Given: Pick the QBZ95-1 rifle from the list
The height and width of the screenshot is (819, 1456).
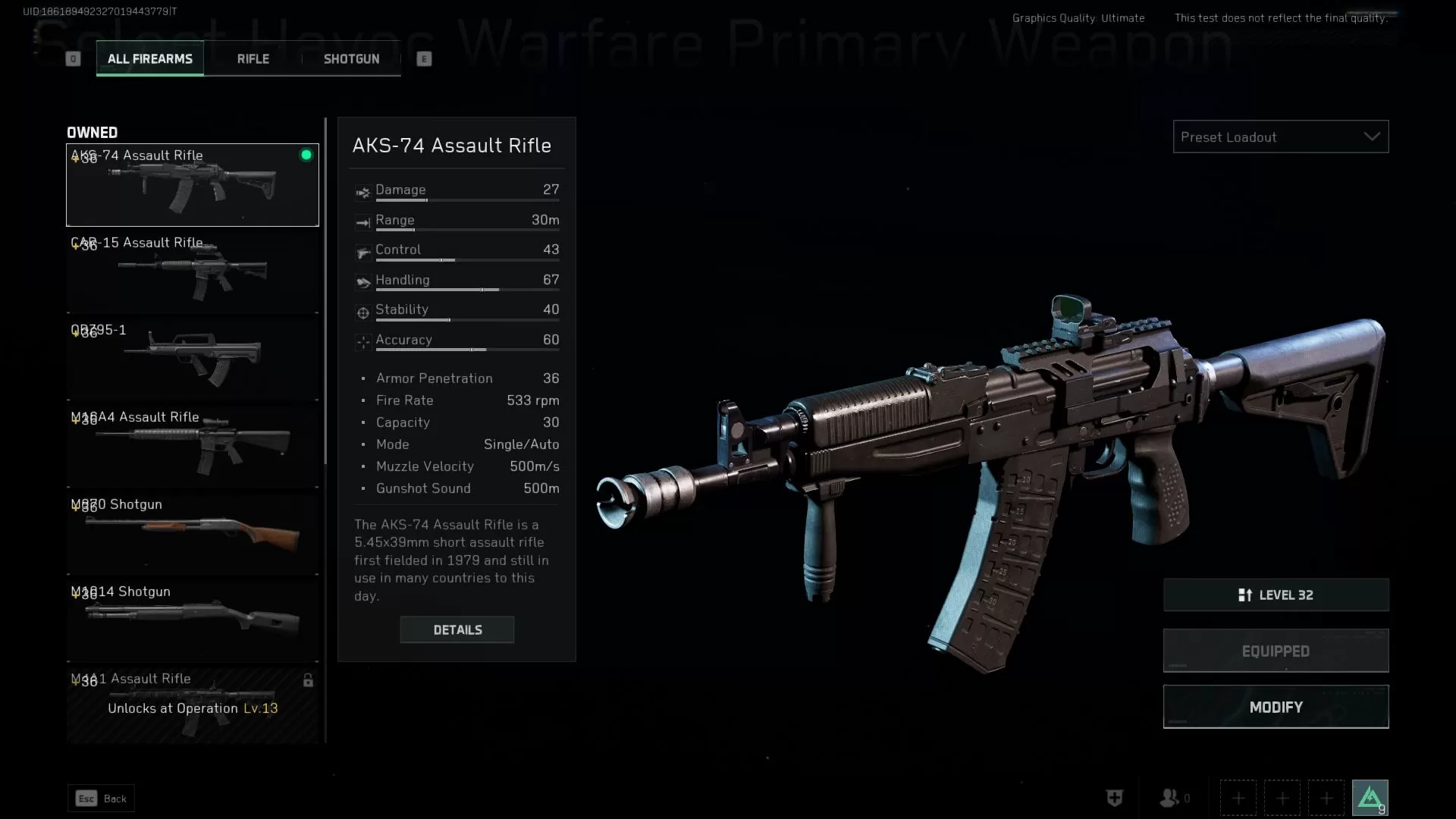Looking at the screenshot, I should 192,359.
